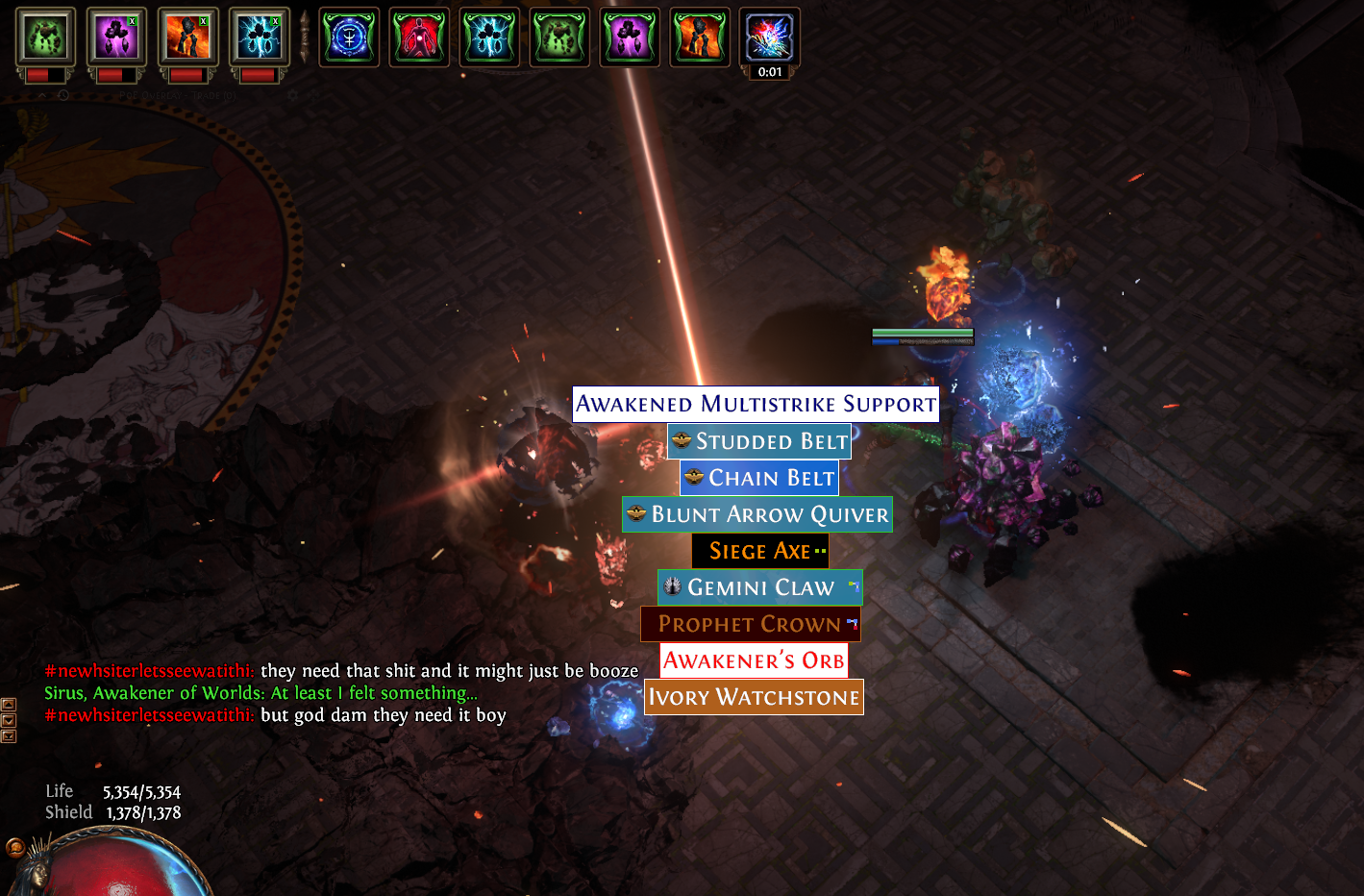Take the Ivory Watchstone
The width and height of the screenshot is (1364, 896).
tap(754, 697)
